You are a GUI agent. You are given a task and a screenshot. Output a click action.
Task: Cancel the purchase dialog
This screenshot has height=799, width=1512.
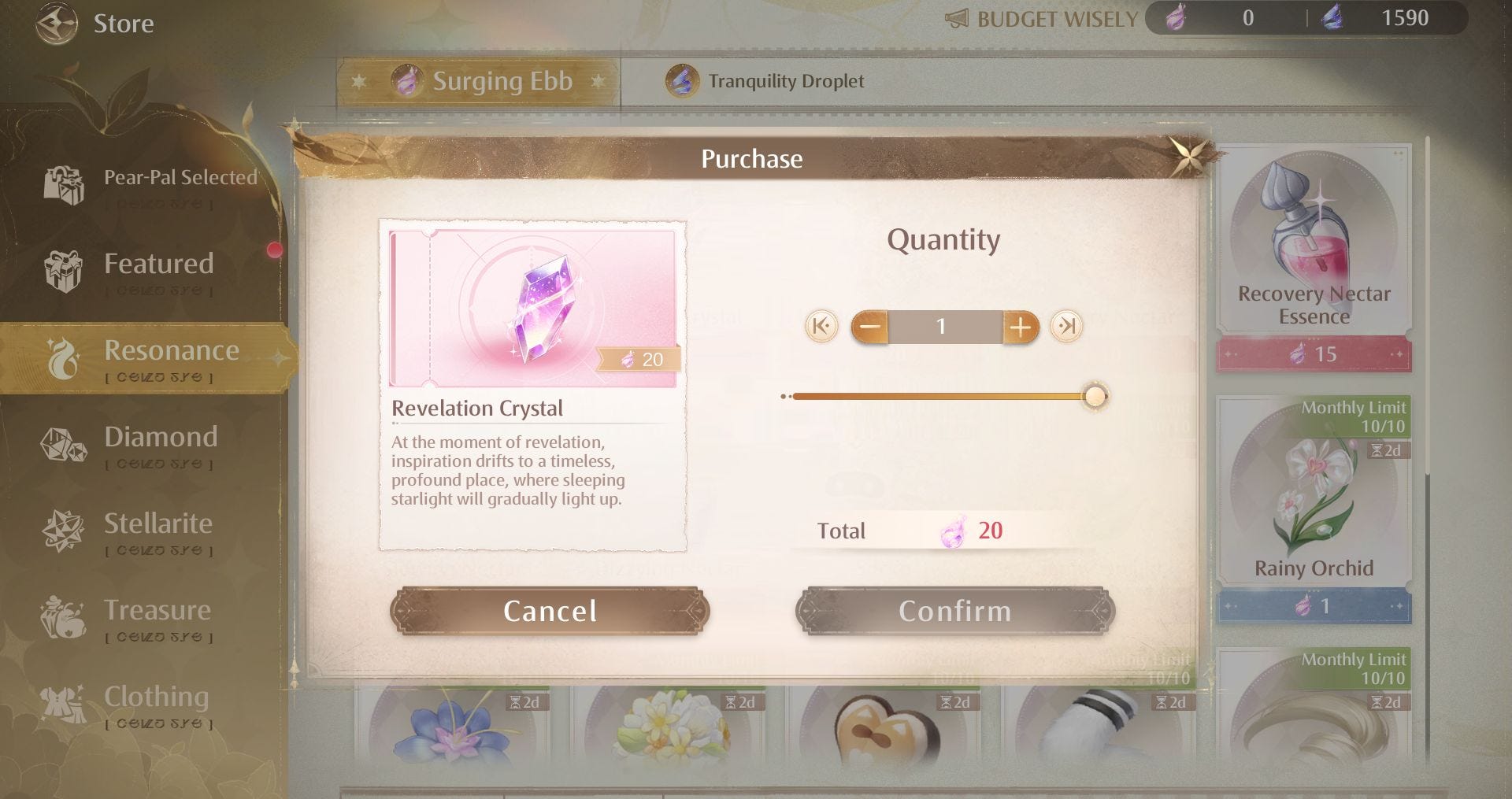[550, 611]
